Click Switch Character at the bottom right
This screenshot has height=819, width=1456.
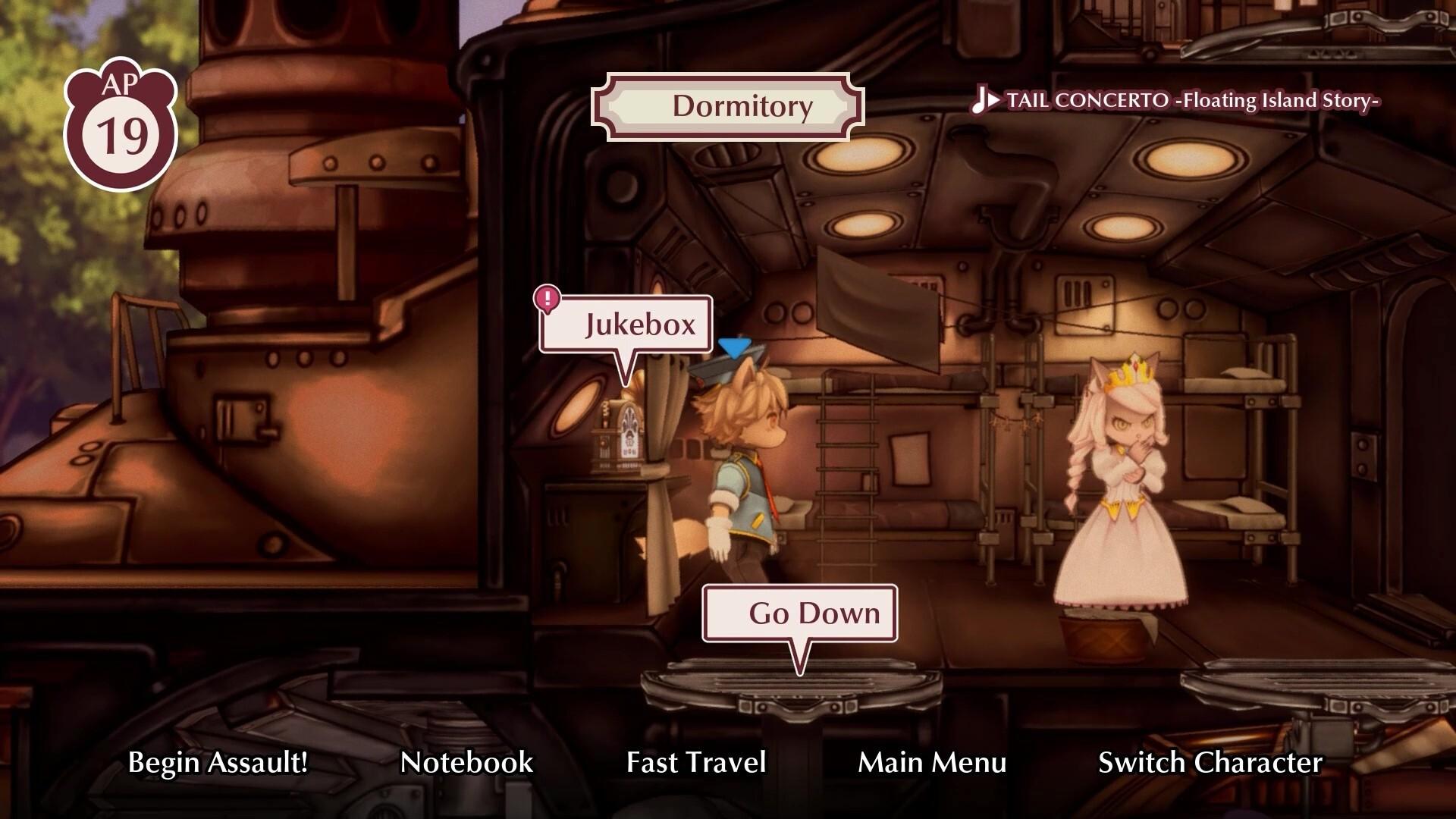click(x=1211, y=763)
